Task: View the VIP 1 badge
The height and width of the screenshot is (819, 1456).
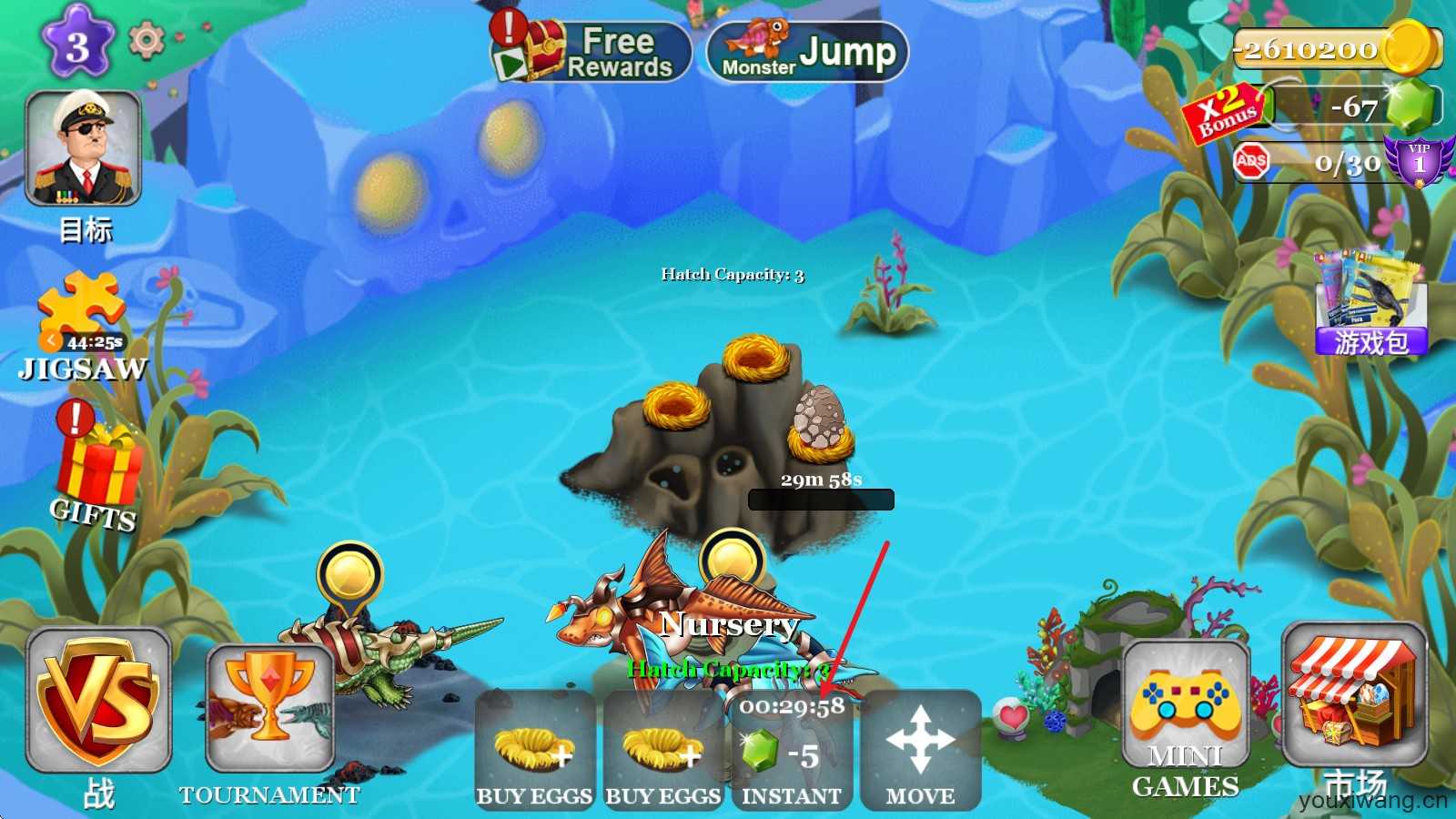Action: (1418, 161)
